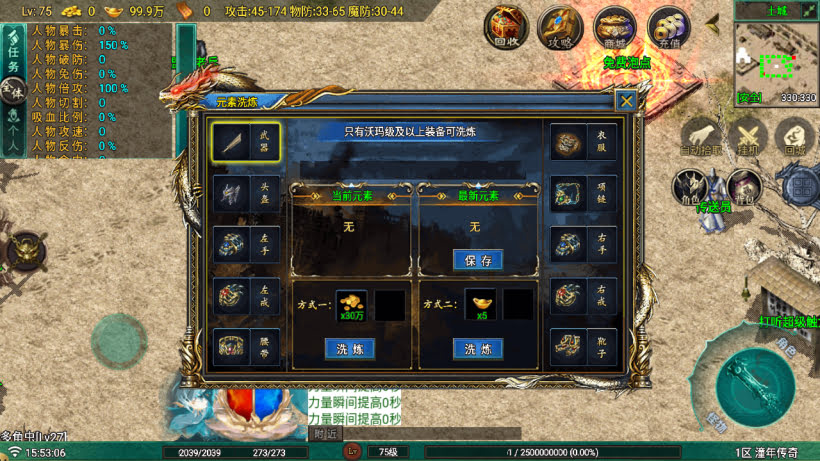Open the 背包 backpack
Viewport: 820px width, 461px height.
point(741,187)
